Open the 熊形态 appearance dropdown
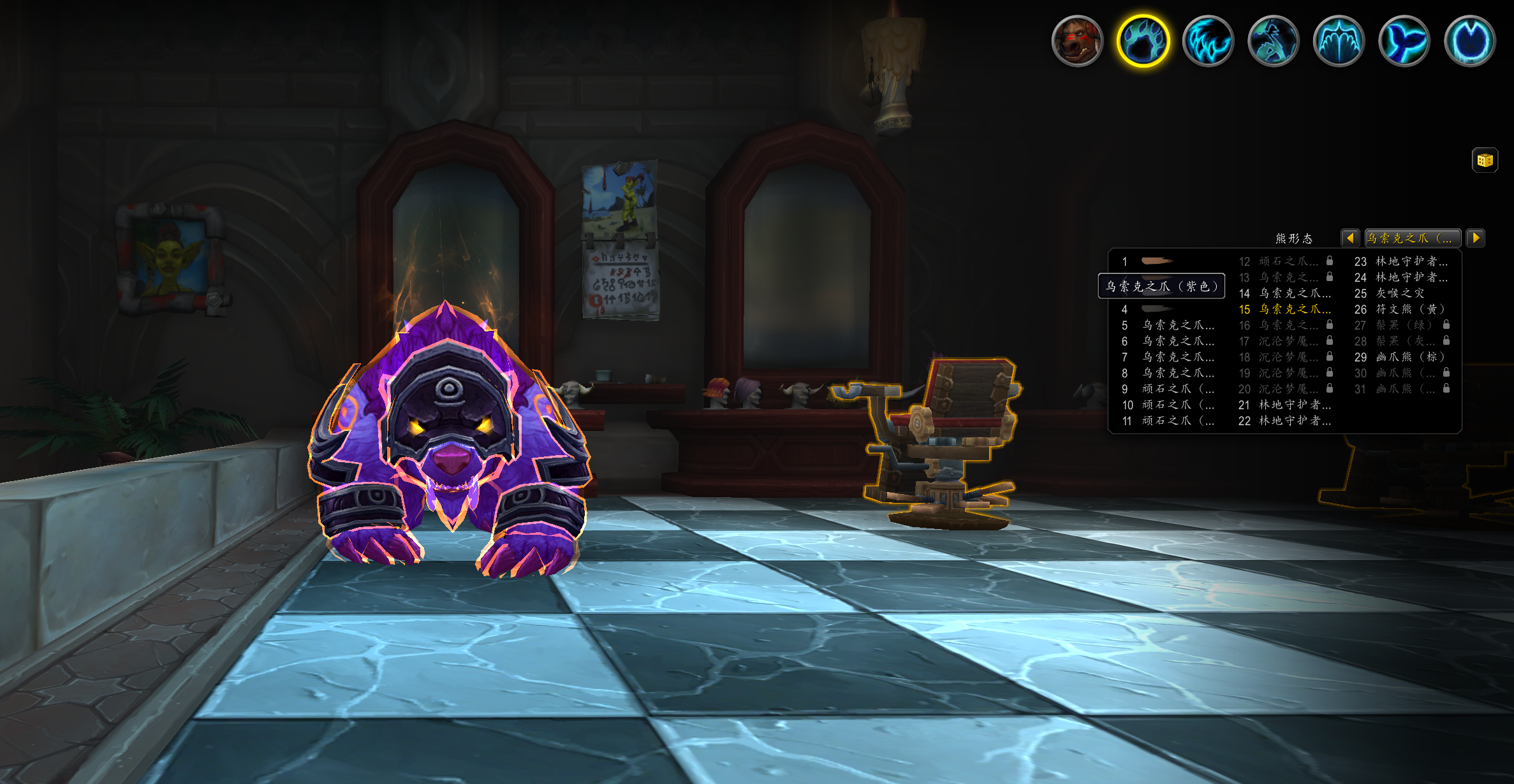The height and width of the screenshot is (784, 1514). click(1412, 238)
